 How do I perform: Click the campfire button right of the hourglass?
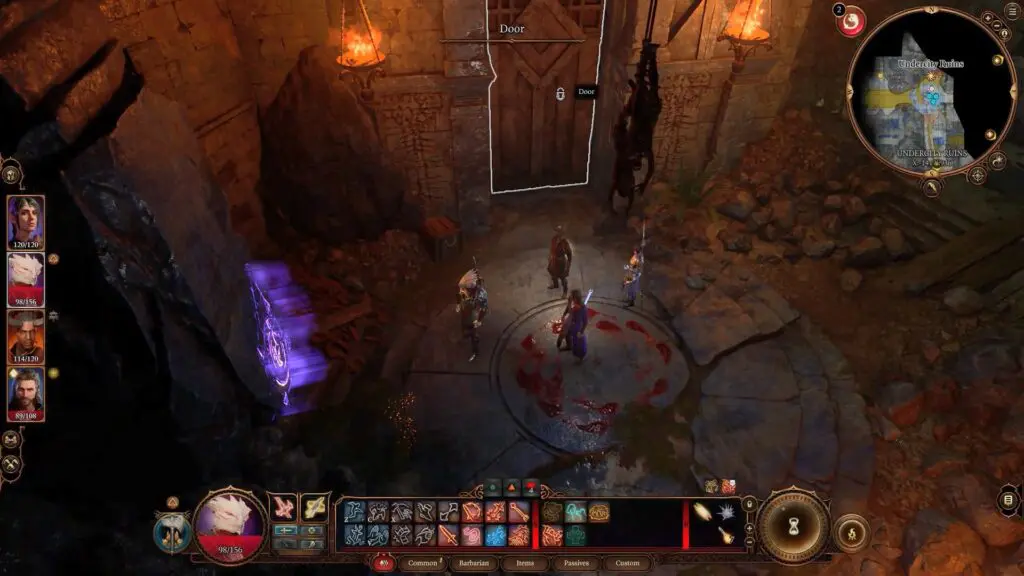pyautogui.click(x=850, y=531)
